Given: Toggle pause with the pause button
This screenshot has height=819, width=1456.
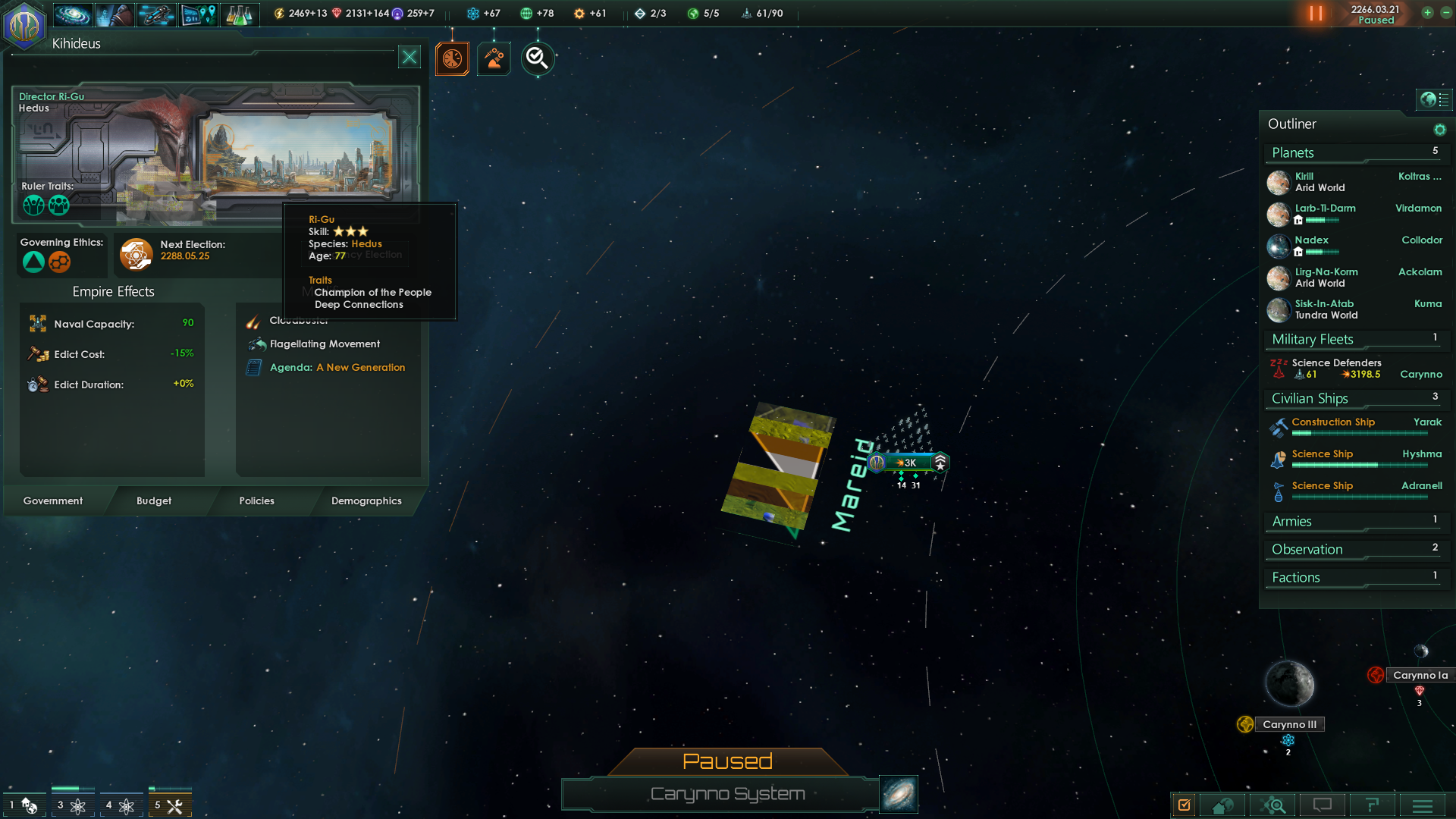Looking at the screenshot, I should [1317, 13].
